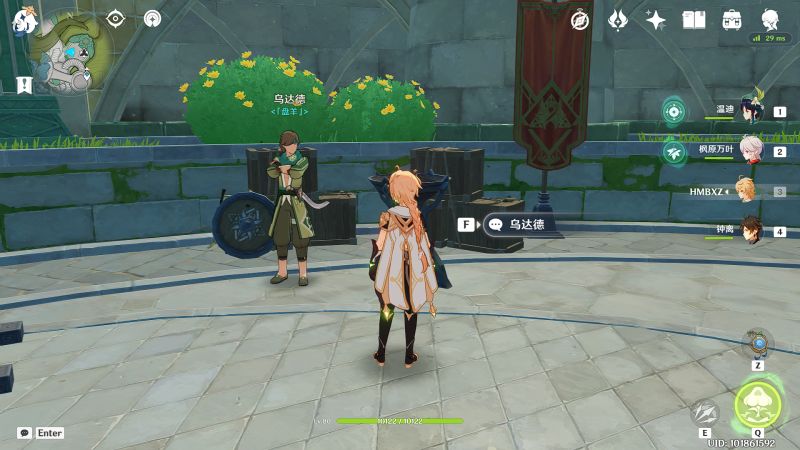This screenshot has width=800, height=450.
Task: Open the Adventurer Handbook book icon
Action: pyautogui.click(x=694, y=20)
